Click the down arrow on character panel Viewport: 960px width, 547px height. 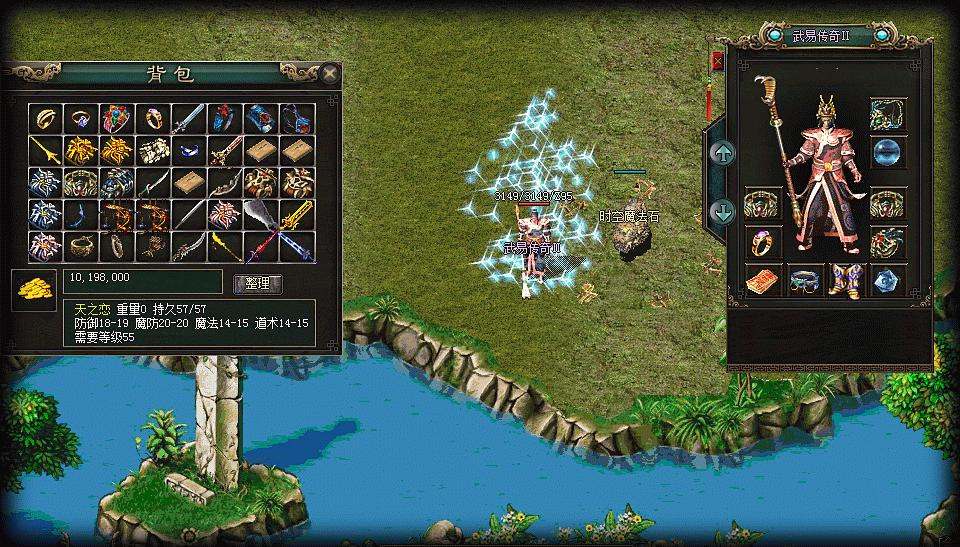point(722,211)
